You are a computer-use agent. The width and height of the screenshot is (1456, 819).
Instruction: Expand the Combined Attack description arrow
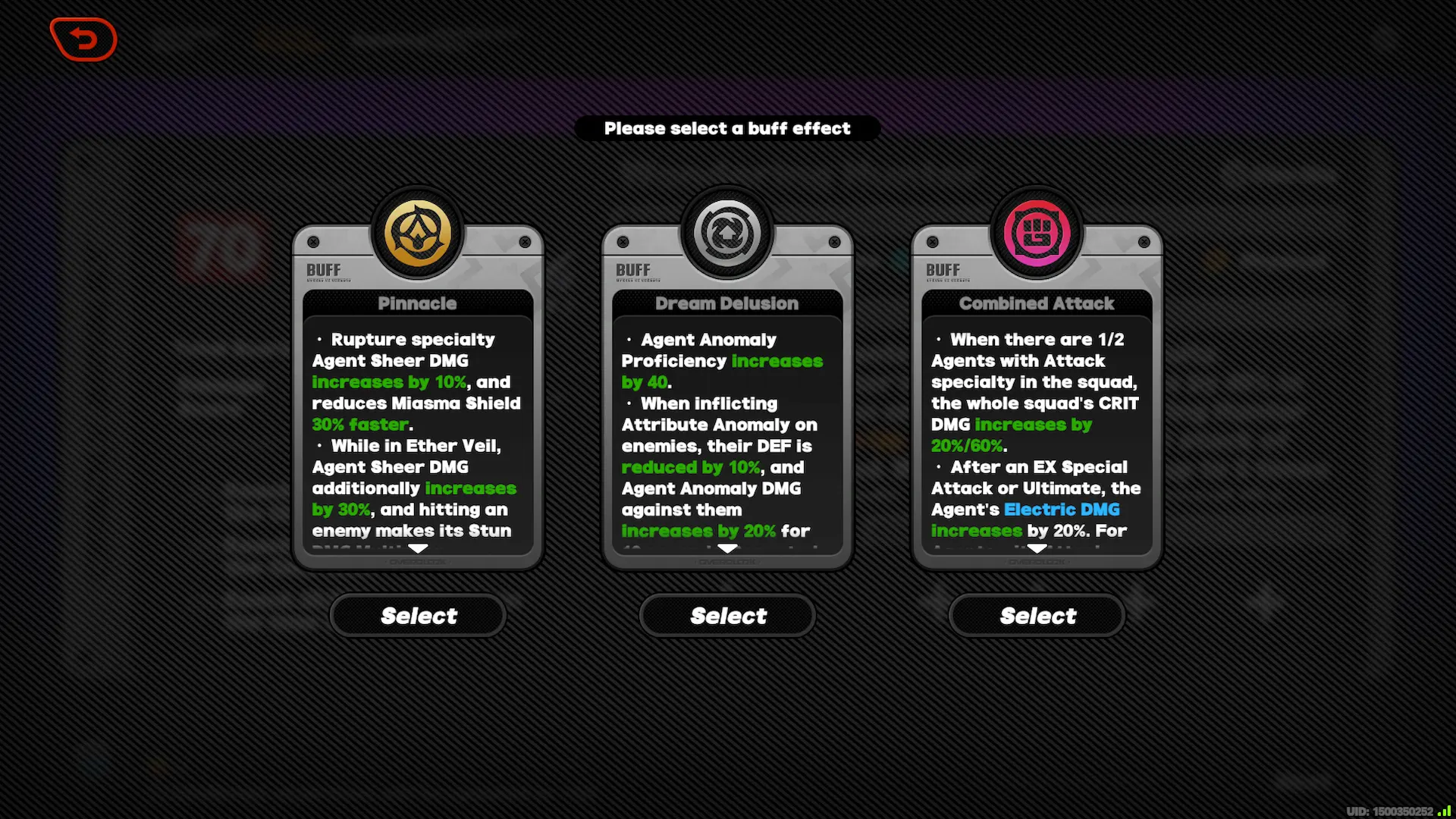pos(1036,548)
